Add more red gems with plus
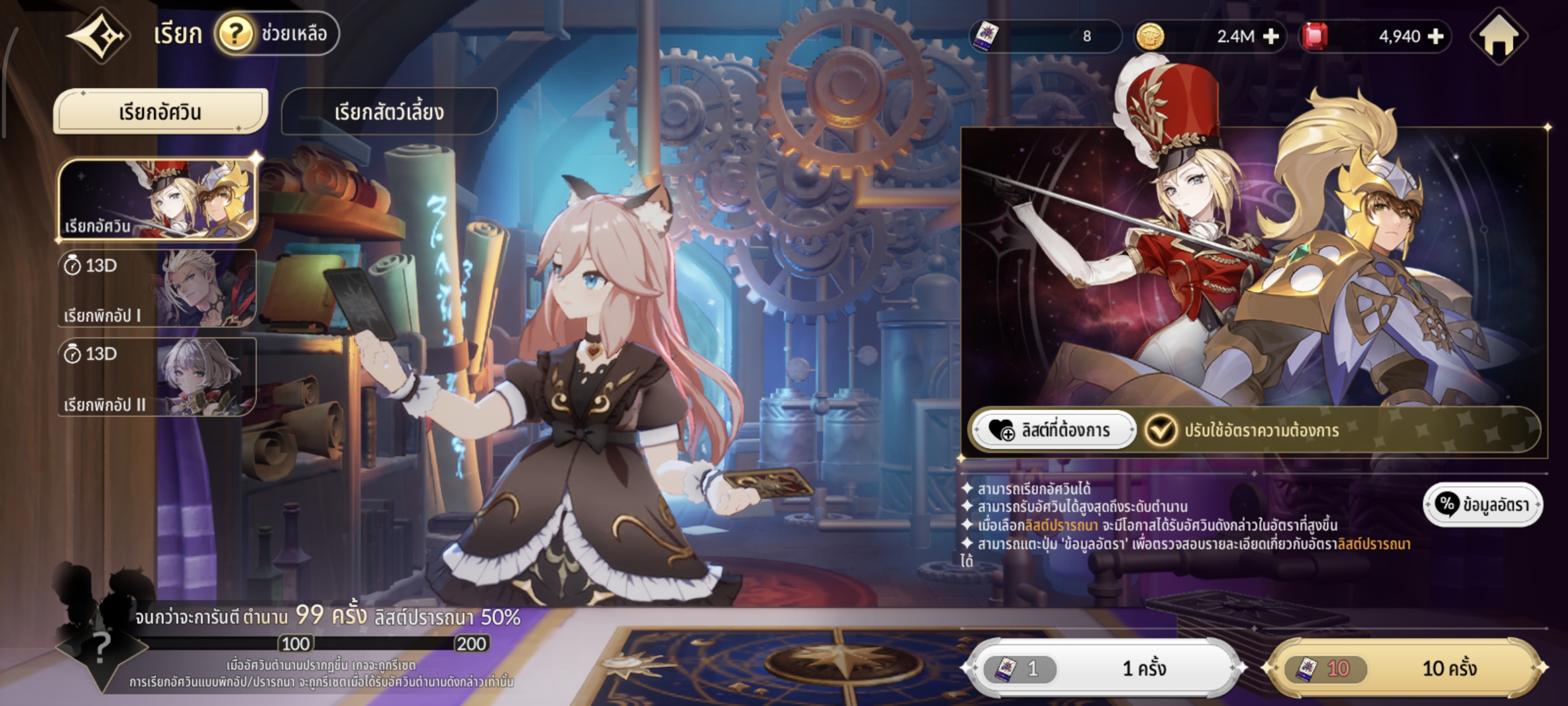Image resolution: width=1568 pixels, height=706 pixels. [1436, 37]
